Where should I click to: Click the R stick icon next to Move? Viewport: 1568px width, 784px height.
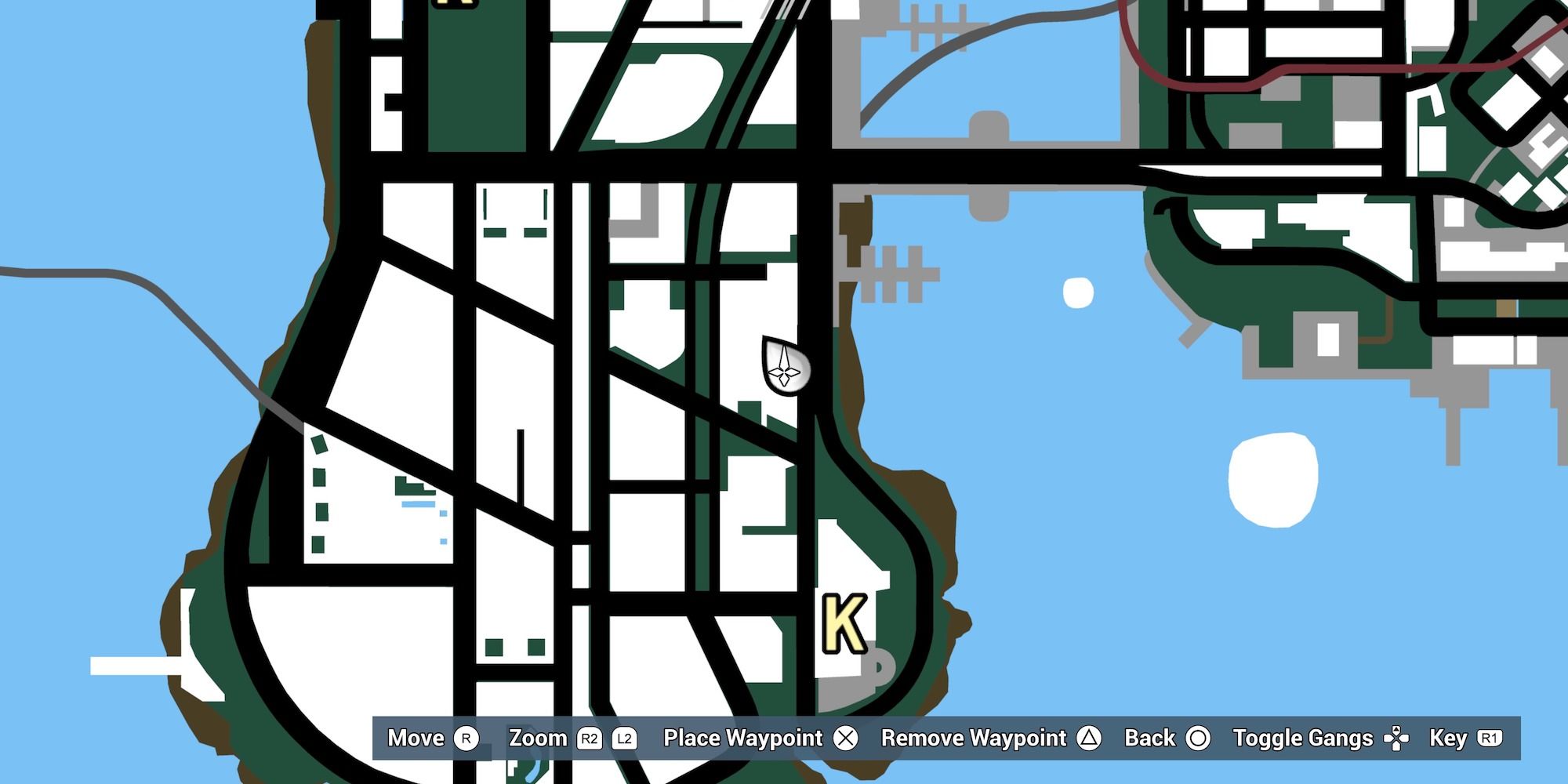(467, 738)
